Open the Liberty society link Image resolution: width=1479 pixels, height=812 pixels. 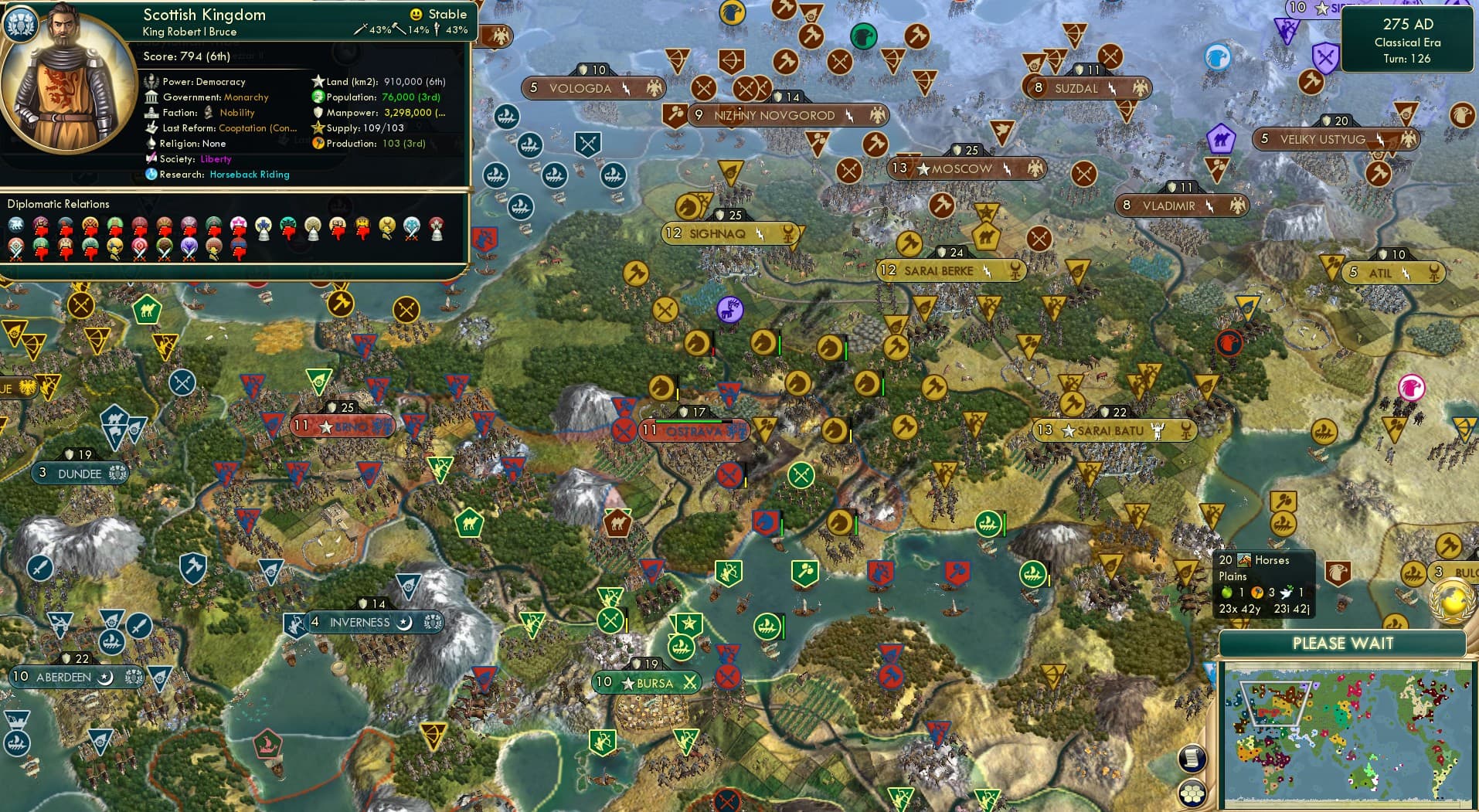point(216,158)
